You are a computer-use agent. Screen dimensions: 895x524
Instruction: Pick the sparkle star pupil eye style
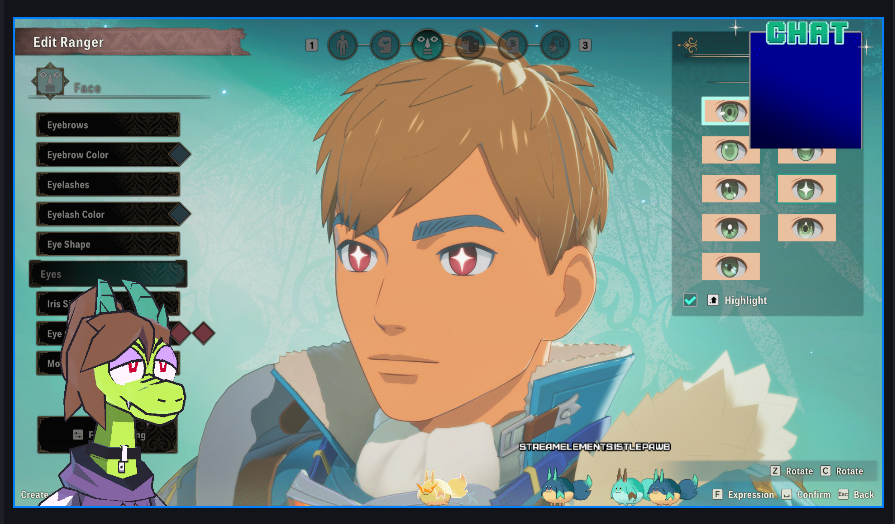click(x=807, y=189)
